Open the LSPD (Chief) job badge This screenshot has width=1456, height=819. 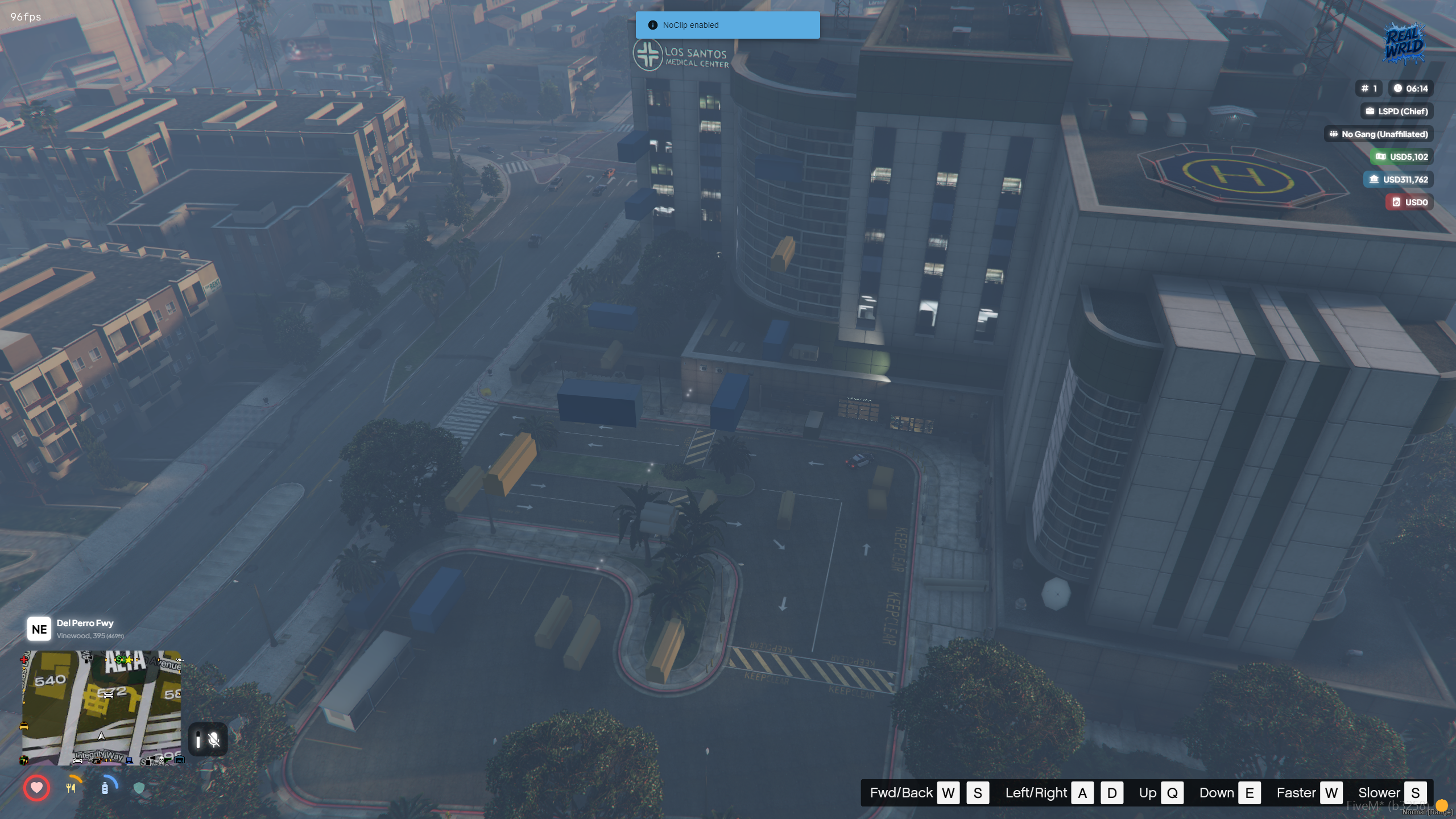(x=1397, y=111)
